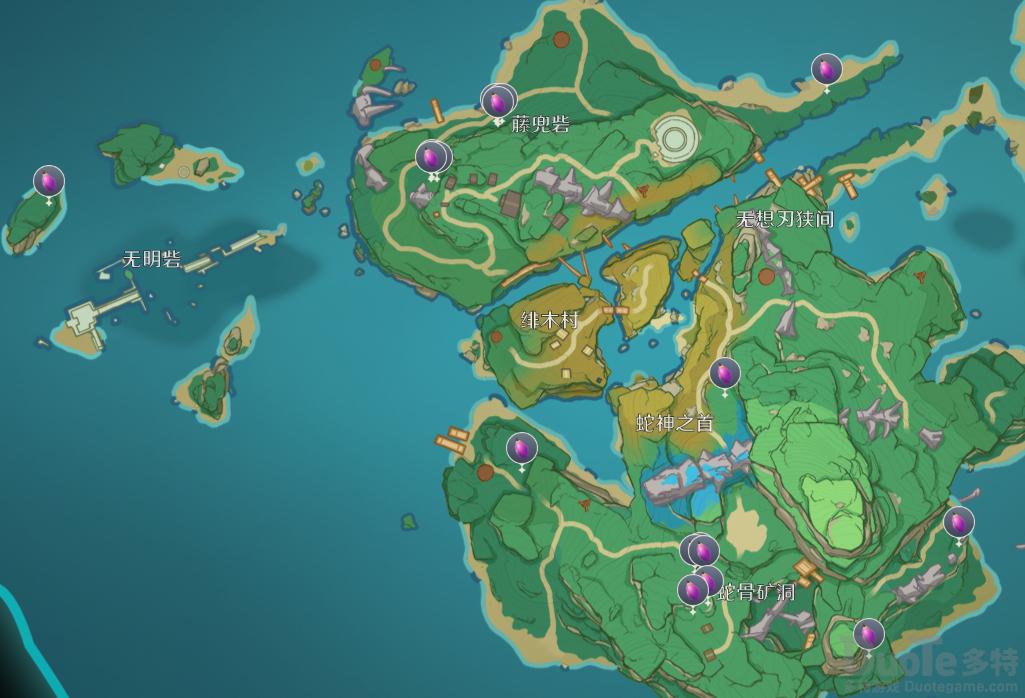This screenshot has height=698, width=1025.
Task: Choose the crystal marker just above 蛇神之首
Action: click(724, 374)
